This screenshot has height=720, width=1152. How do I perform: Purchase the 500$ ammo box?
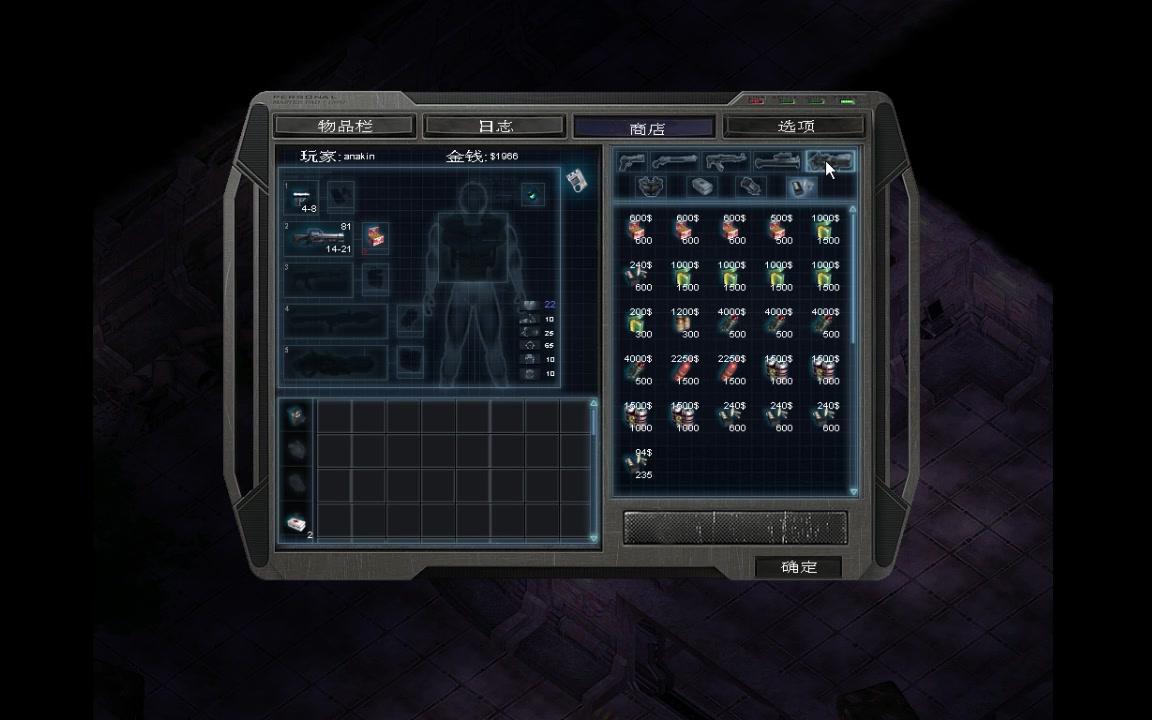pos(781,229)
